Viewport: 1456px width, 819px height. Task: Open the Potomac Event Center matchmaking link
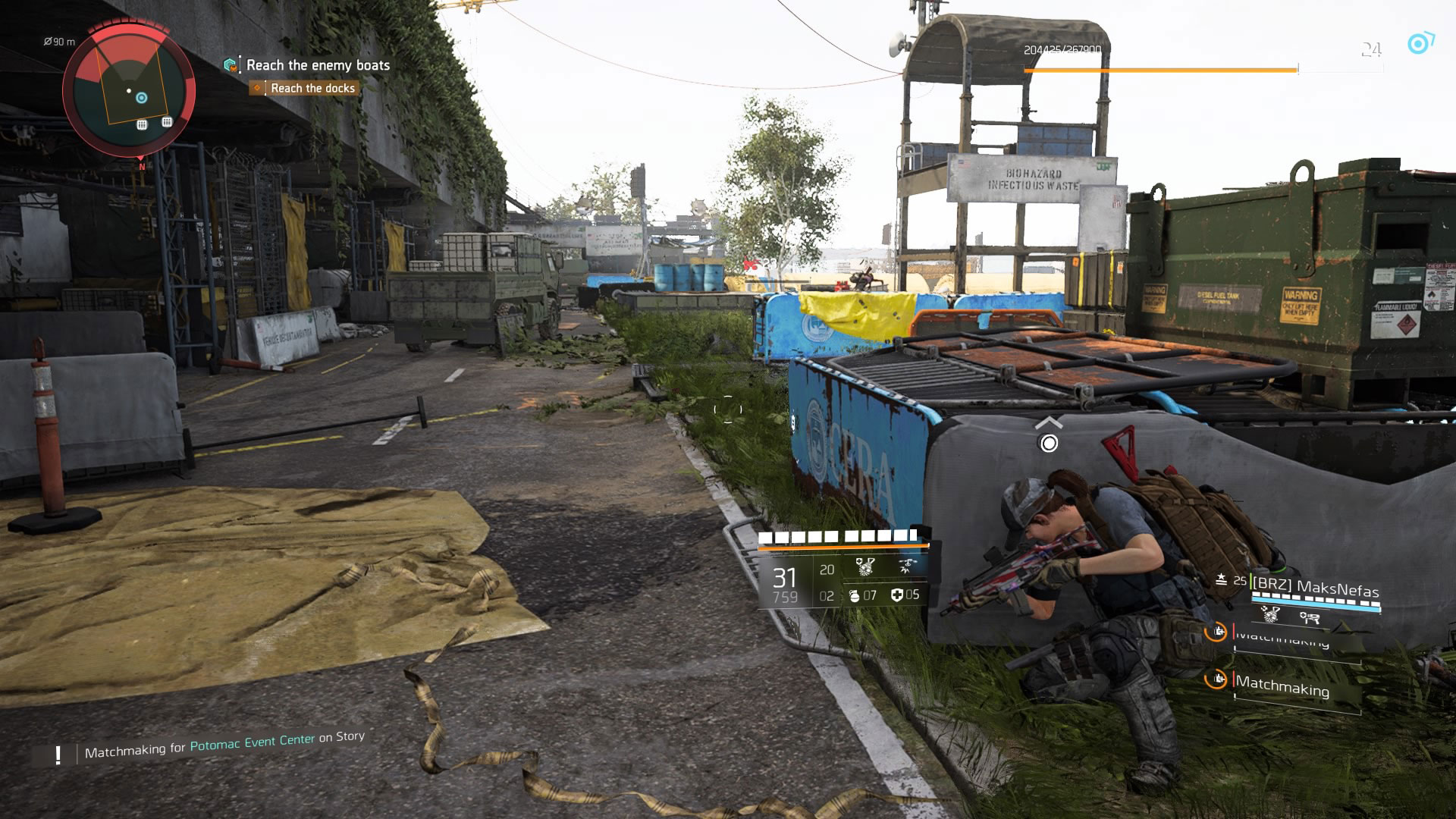click(252, 742)
